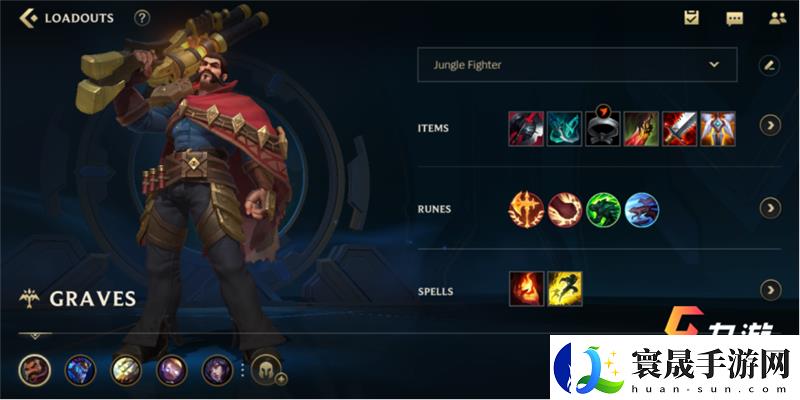This screenshot has width=800, height=400.
Task: Click the pencil edit loadout button
Action: [x=769, y=65]
